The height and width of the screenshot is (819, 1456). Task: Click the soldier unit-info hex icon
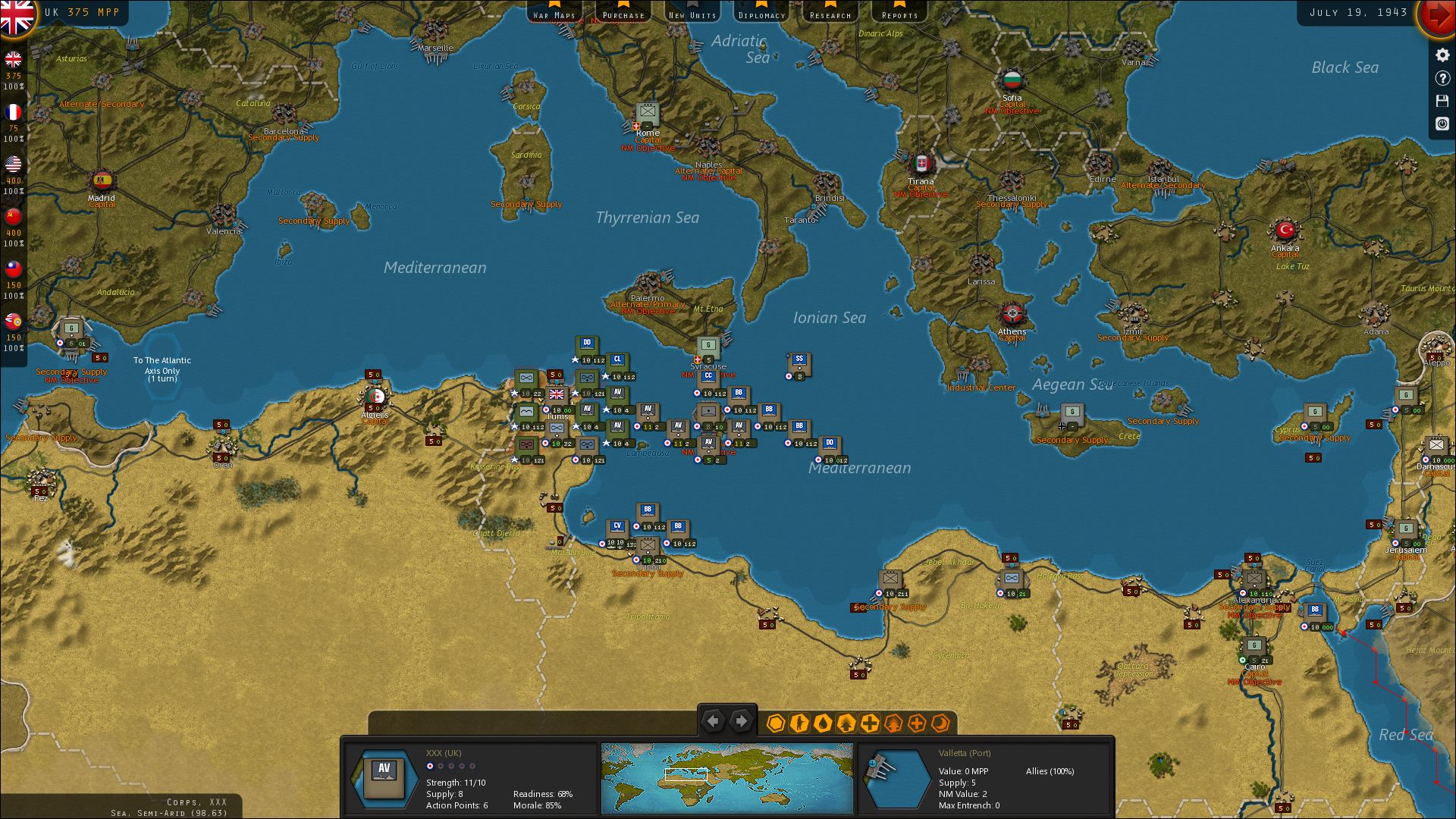[800, 724]
